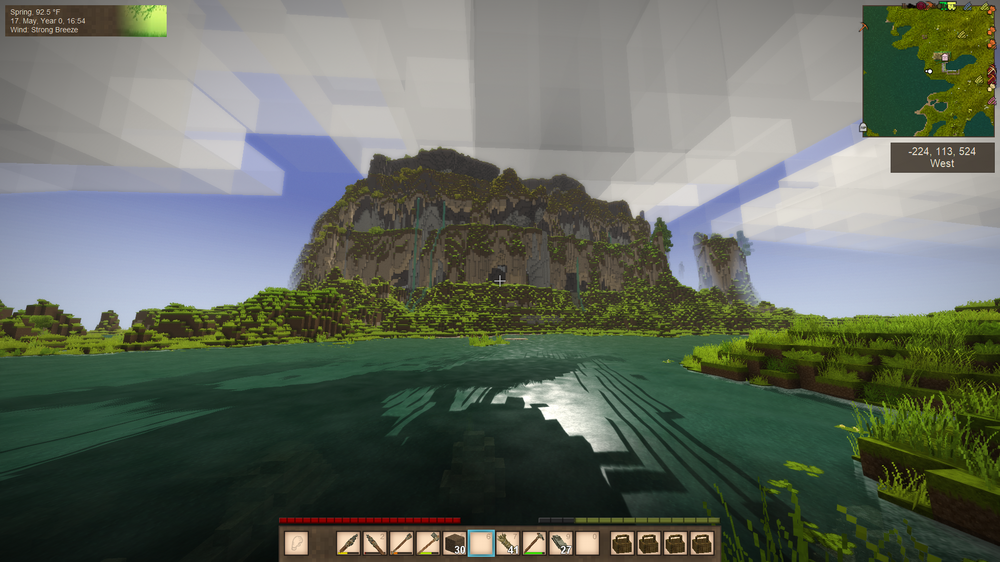Click the pickaxe waypoint on the minimap
The width and height of the screenshot is (1000, 562).
862,27
